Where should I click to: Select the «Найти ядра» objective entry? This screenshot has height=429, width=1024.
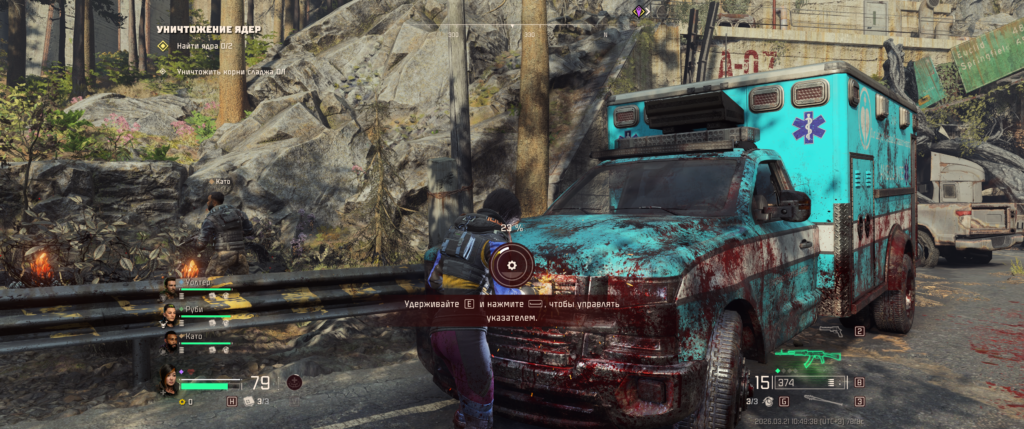pos(206,46)
